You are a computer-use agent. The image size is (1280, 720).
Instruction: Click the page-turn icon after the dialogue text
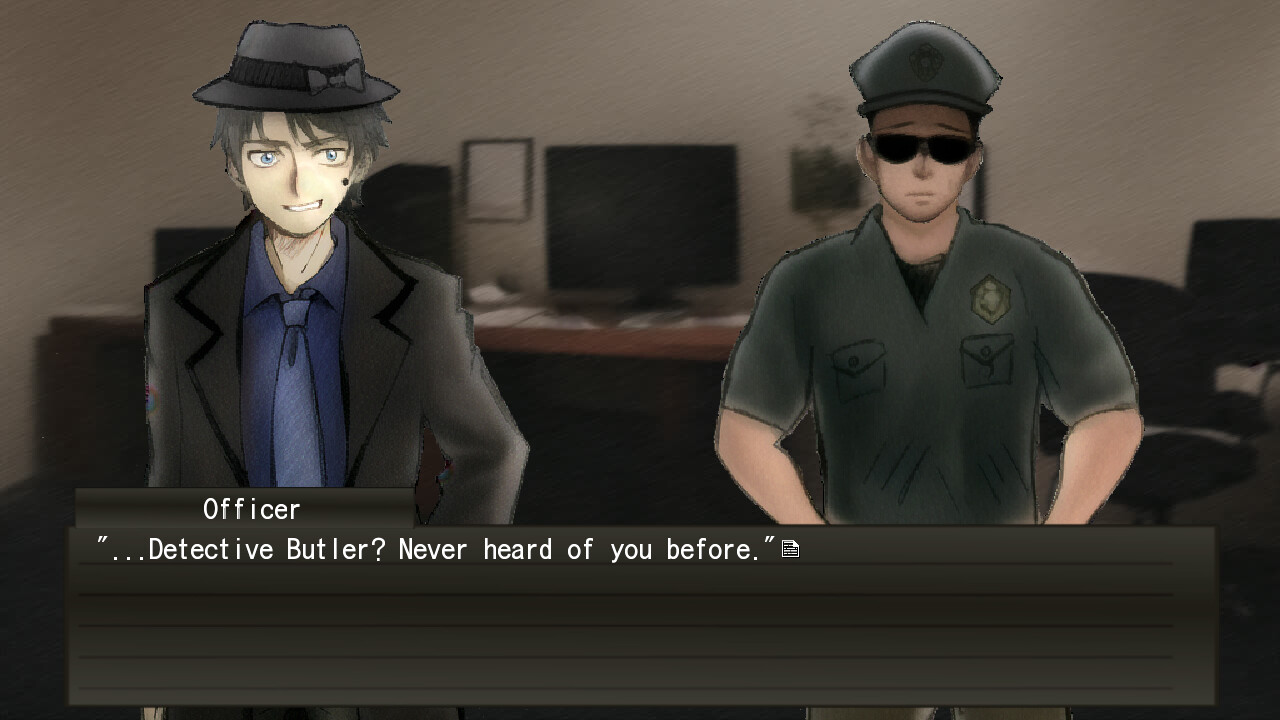pyautogui.click(x=790, y=547)
